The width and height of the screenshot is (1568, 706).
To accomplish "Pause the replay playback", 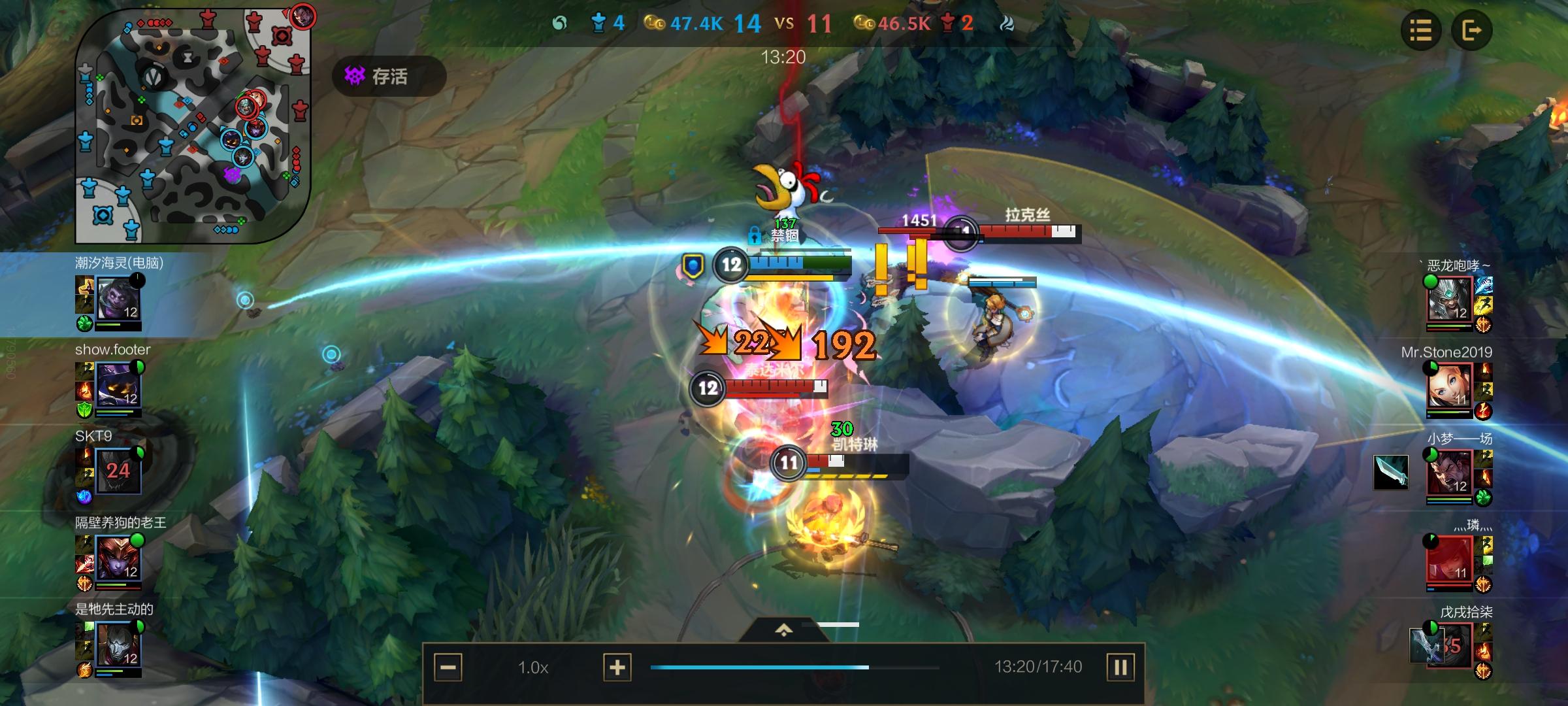I will point(1120,667).
